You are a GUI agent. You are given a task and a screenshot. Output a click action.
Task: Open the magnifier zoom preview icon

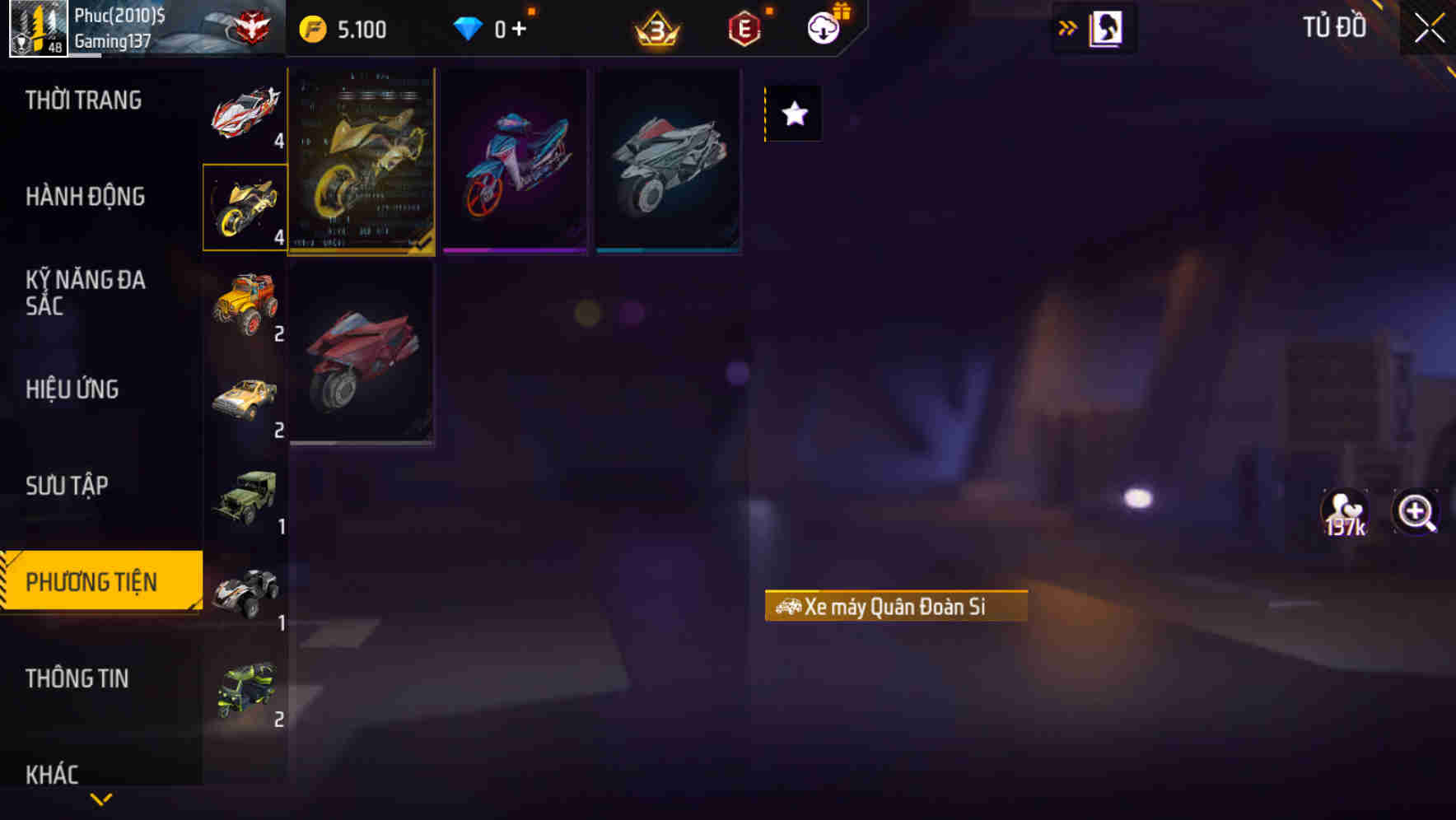1416,512
